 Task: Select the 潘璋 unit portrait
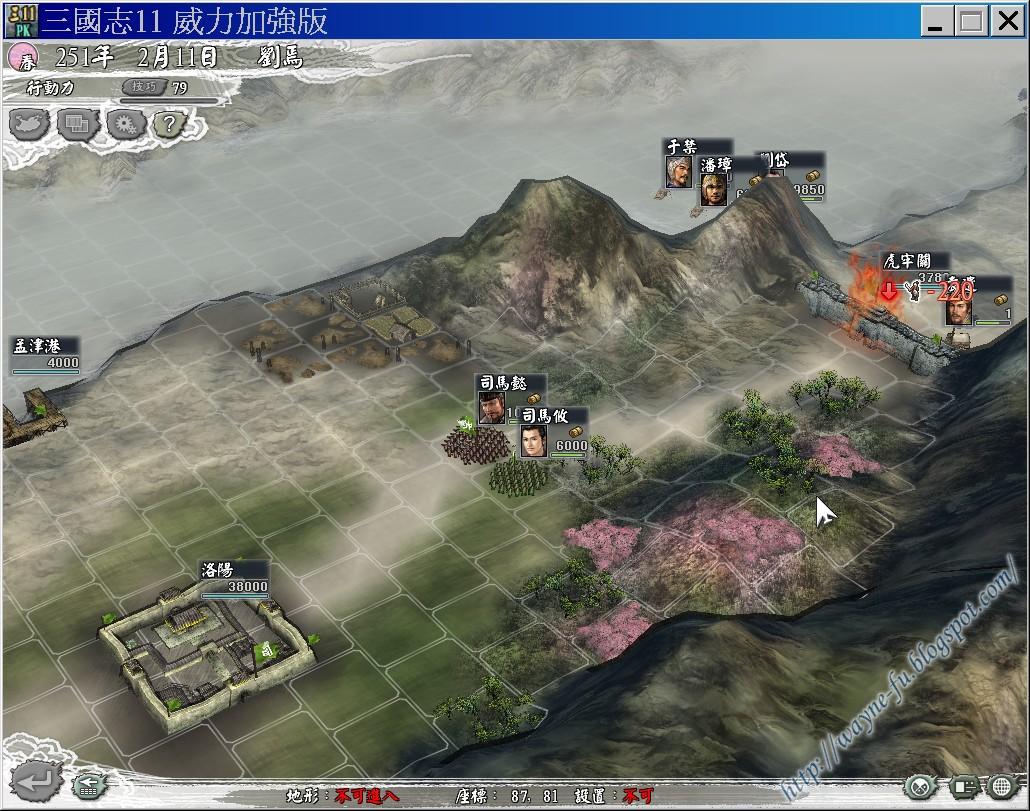point(713,188)
